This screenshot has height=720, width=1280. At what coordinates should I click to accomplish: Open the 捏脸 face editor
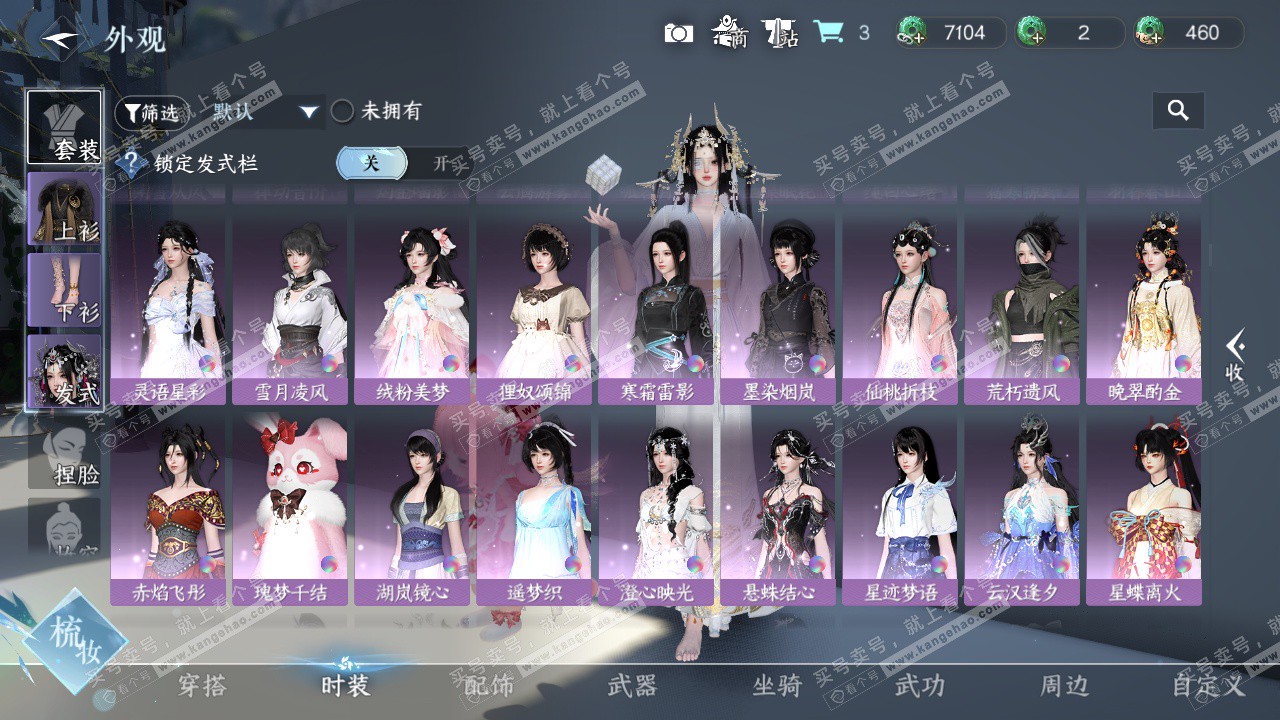[x=64, y=455]
